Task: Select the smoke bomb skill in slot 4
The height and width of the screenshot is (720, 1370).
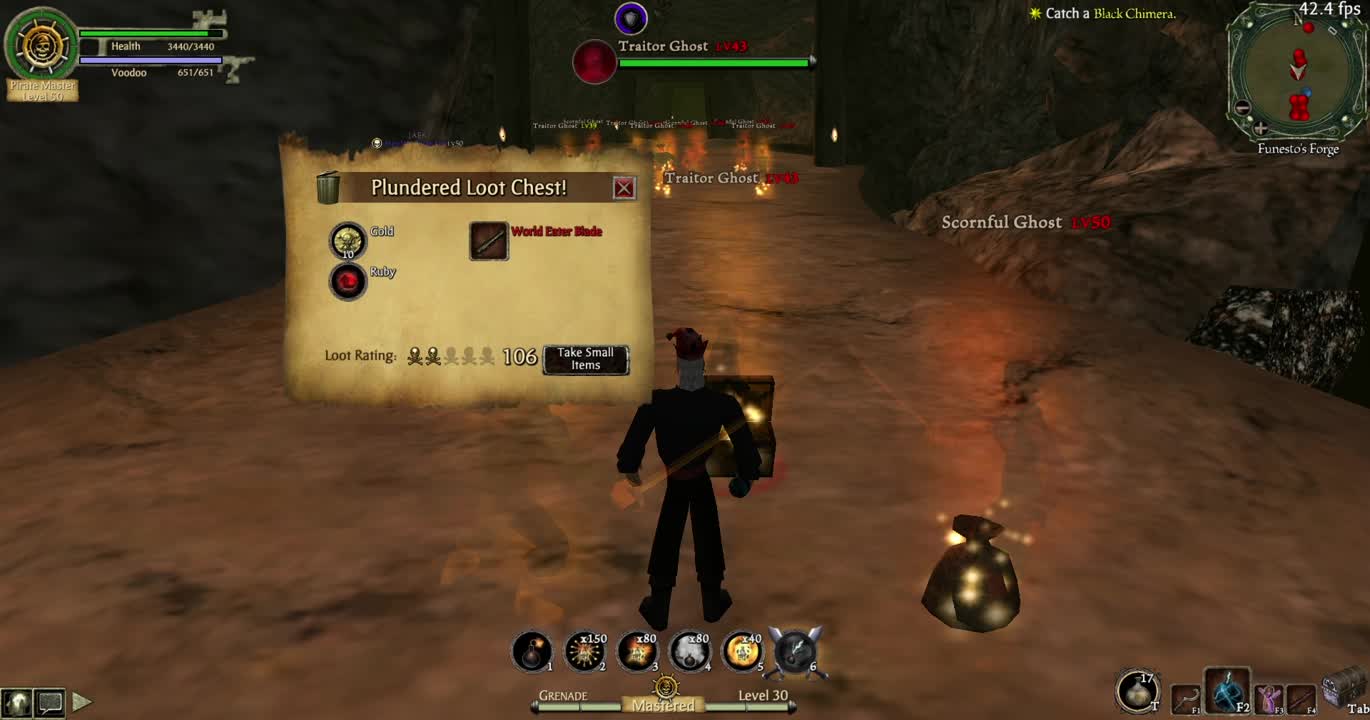Action: 638,648
